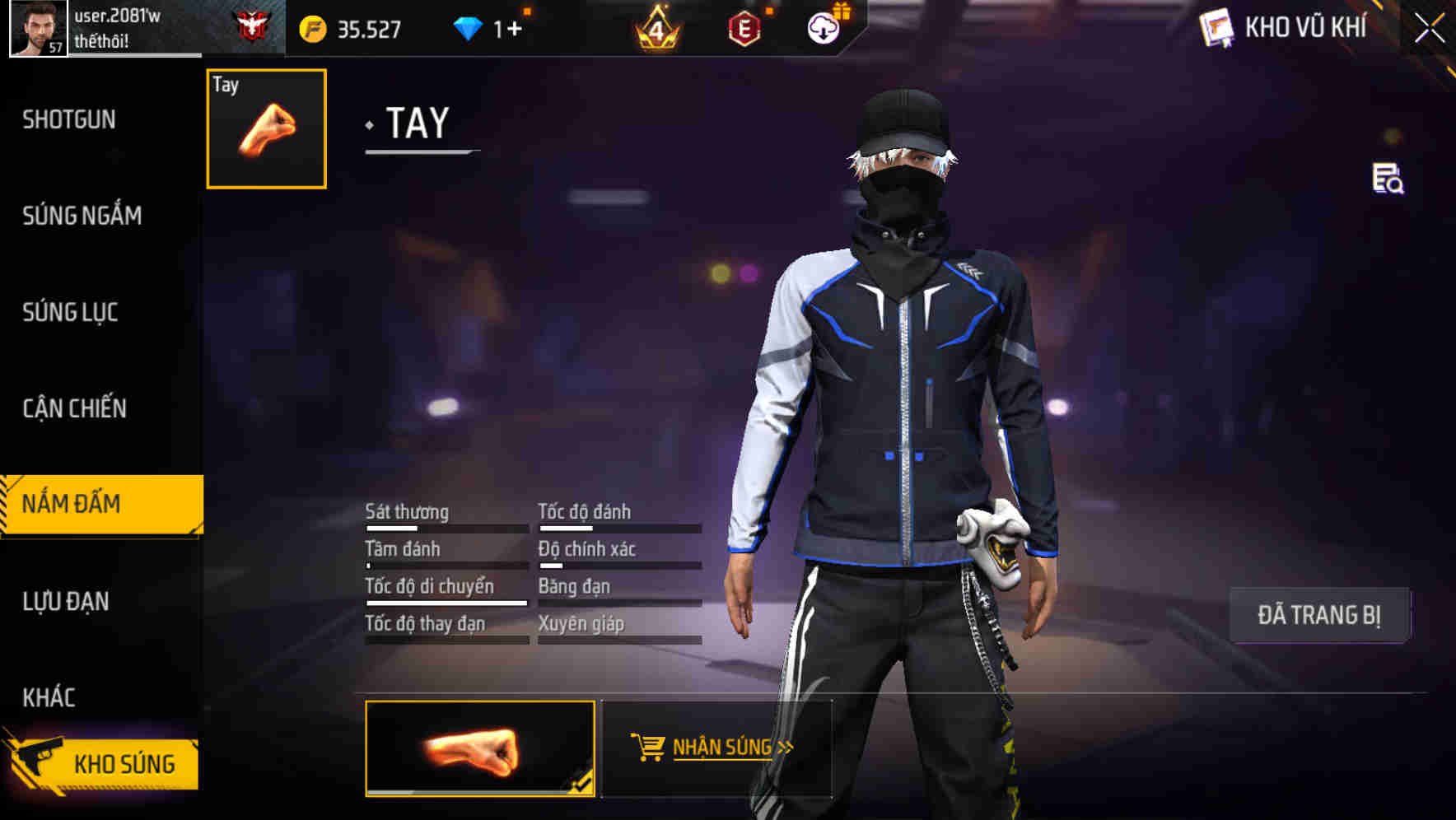Open the cloud download gift icon
Viewport: 1456px width, 820px height.
pos(824,26)
